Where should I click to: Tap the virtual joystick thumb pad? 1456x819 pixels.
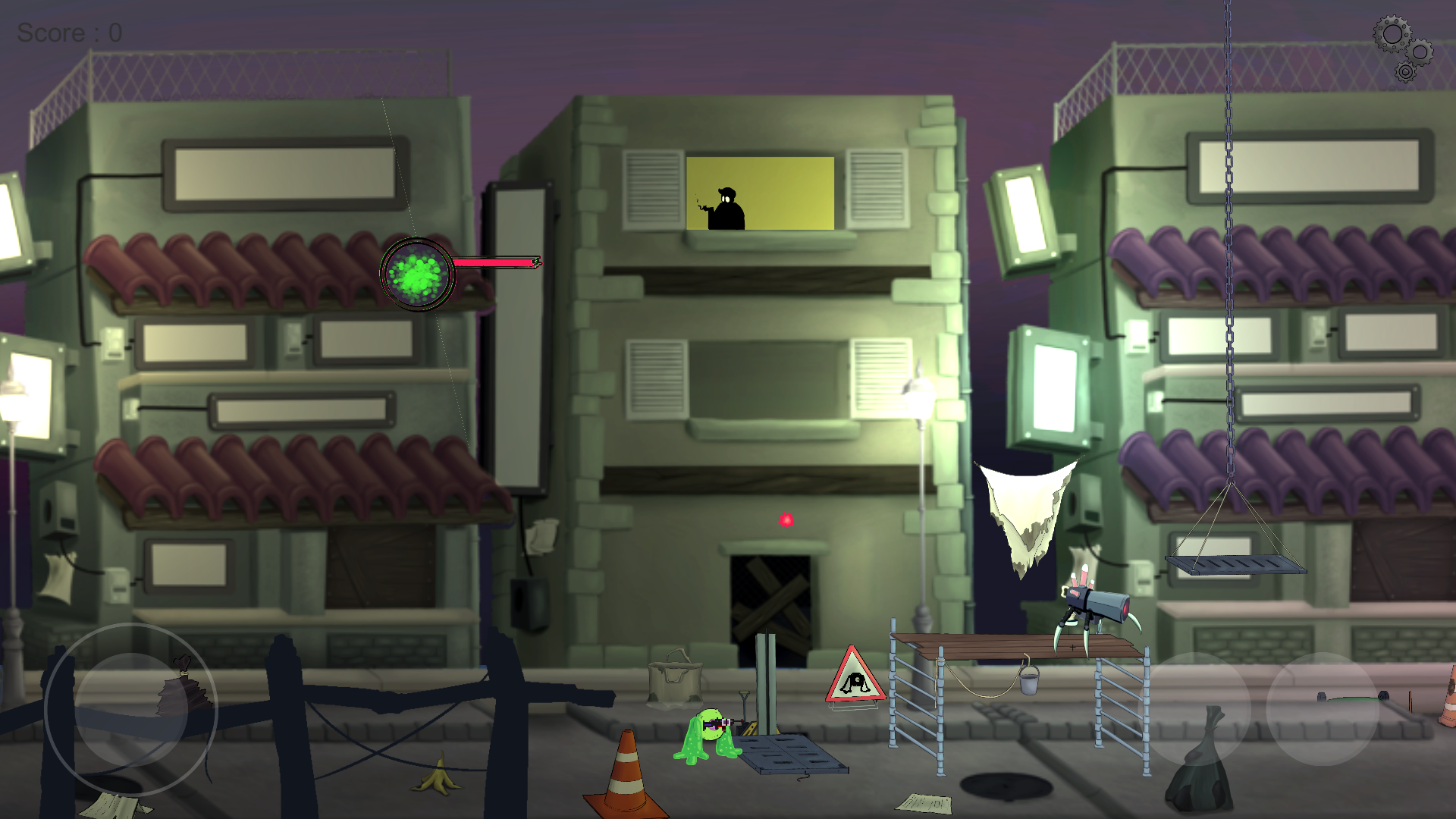click(131, 709)
